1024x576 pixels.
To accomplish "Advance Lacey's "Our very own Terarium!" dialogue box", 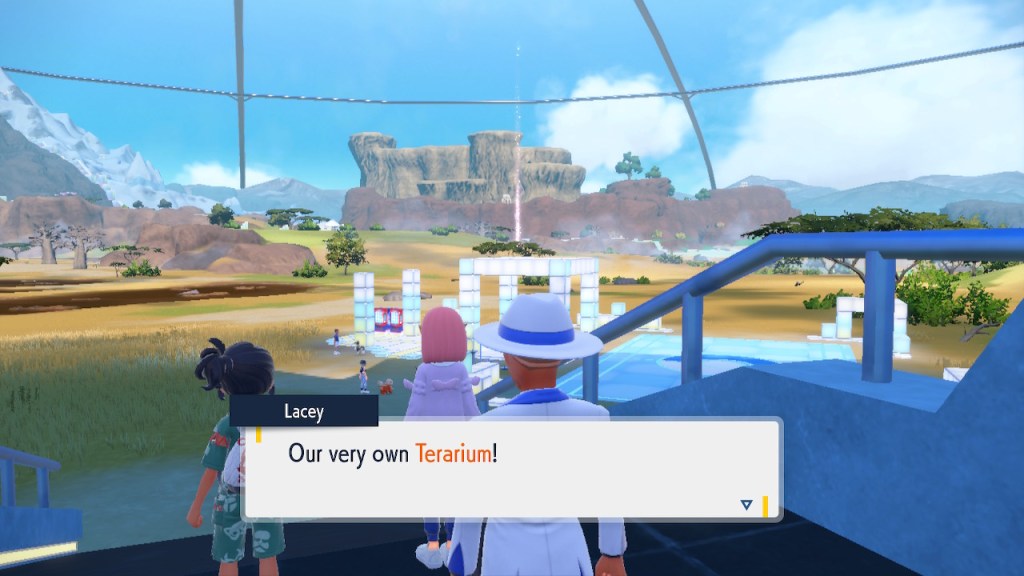I will (510, 468).
